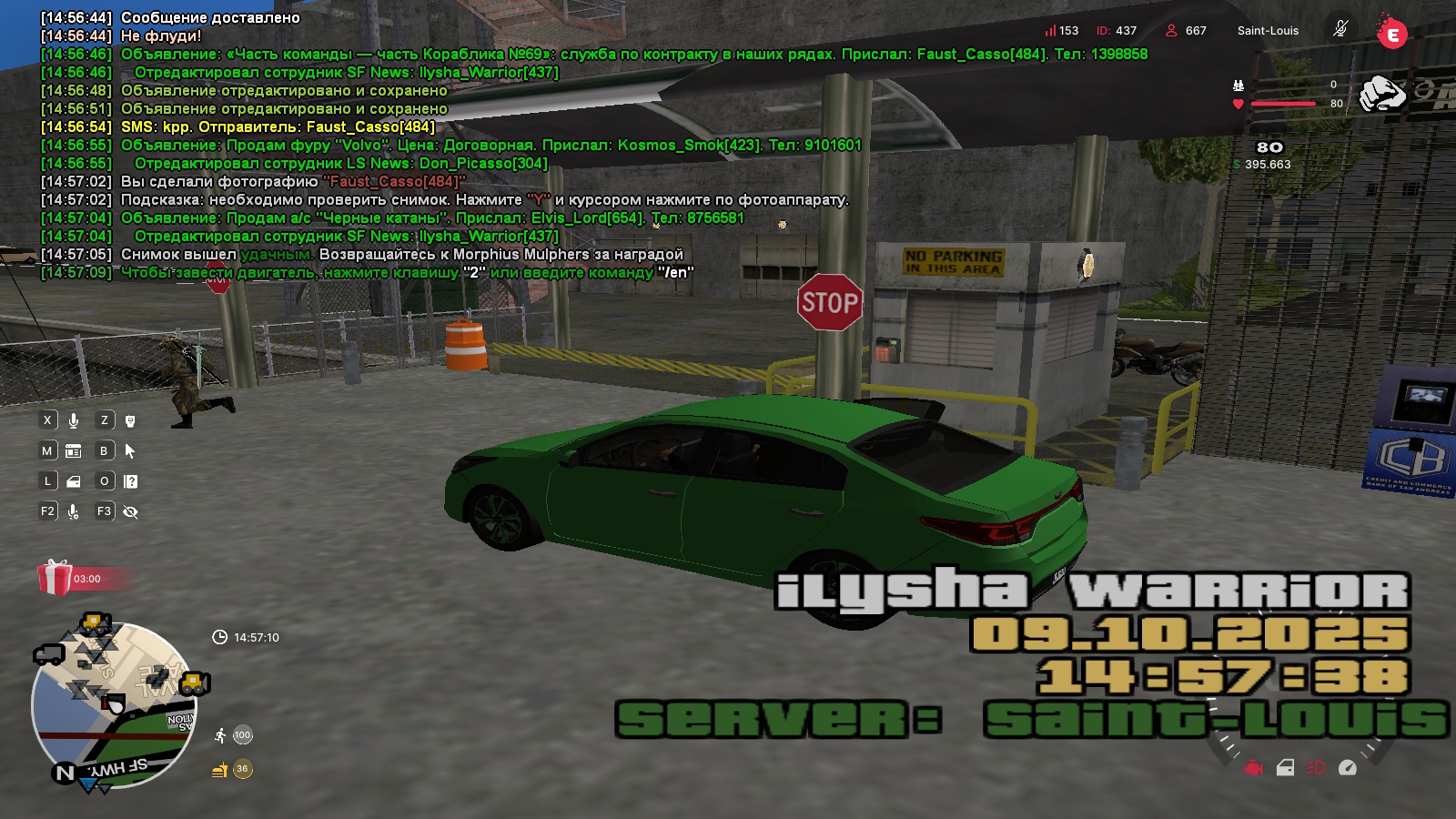Claim the red gift box reward
1456x819 pixels.
click(55, 578)
